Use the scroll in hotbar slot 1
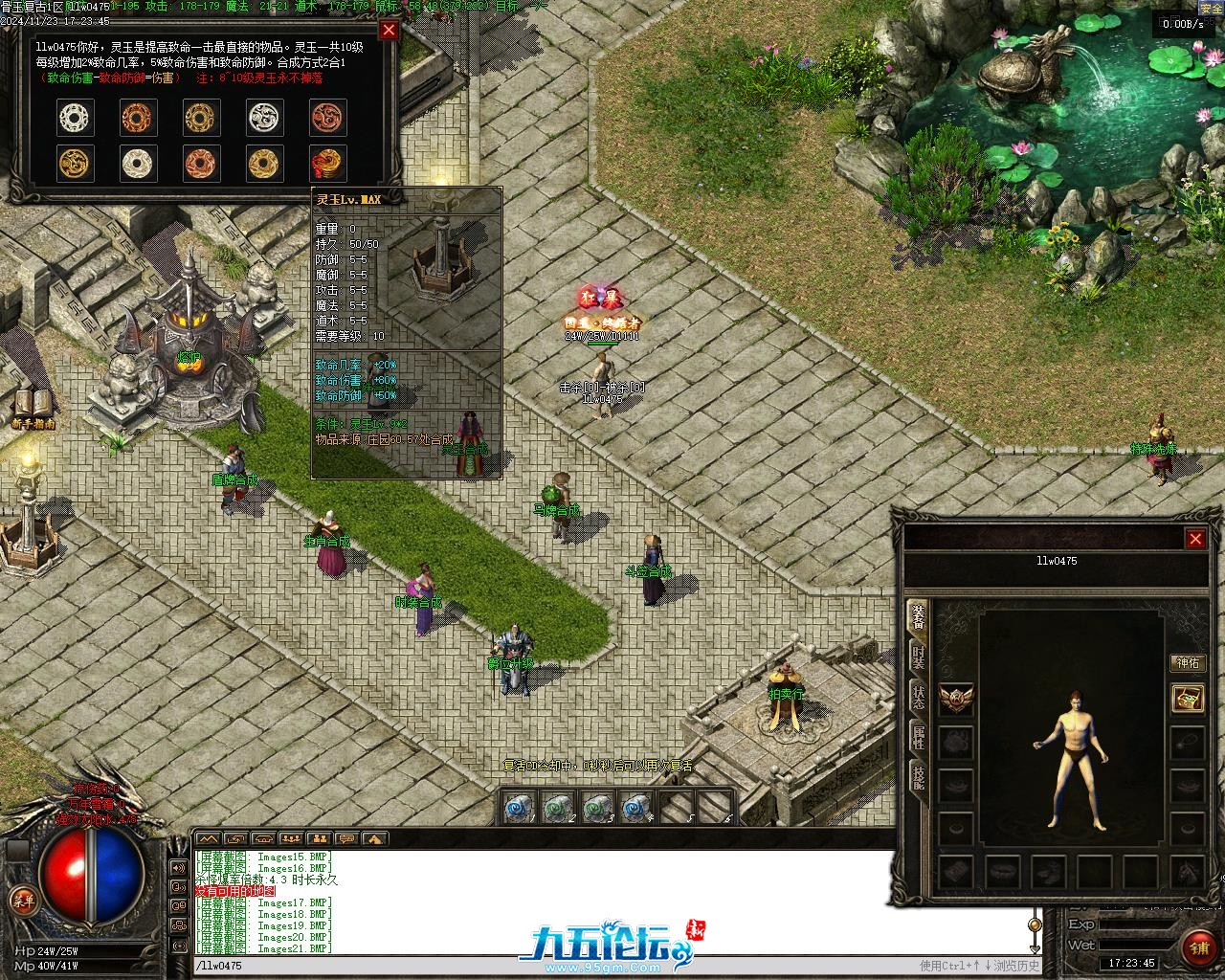The image size is (1225, 980). [x=520, y=808]
